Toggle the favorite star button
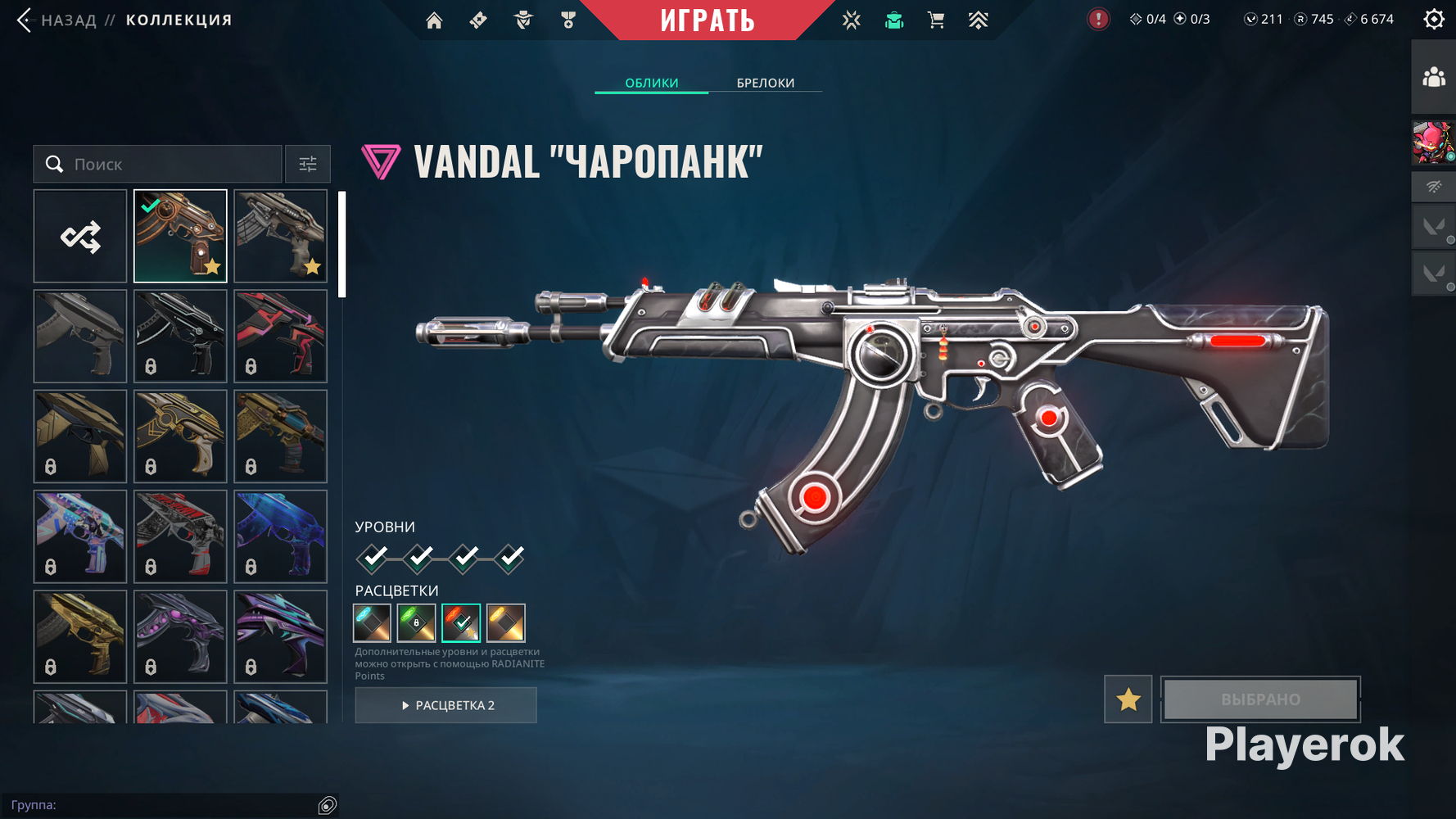Screen dimensions: 1456x819 coord(1128,699)
